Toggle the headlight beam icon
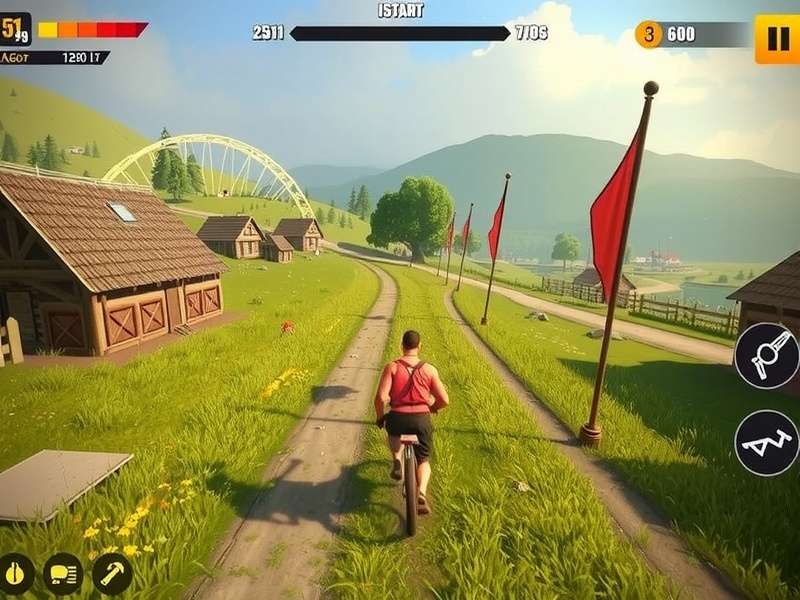The height and width of the screenshot is (600, 800). [63, 573]
